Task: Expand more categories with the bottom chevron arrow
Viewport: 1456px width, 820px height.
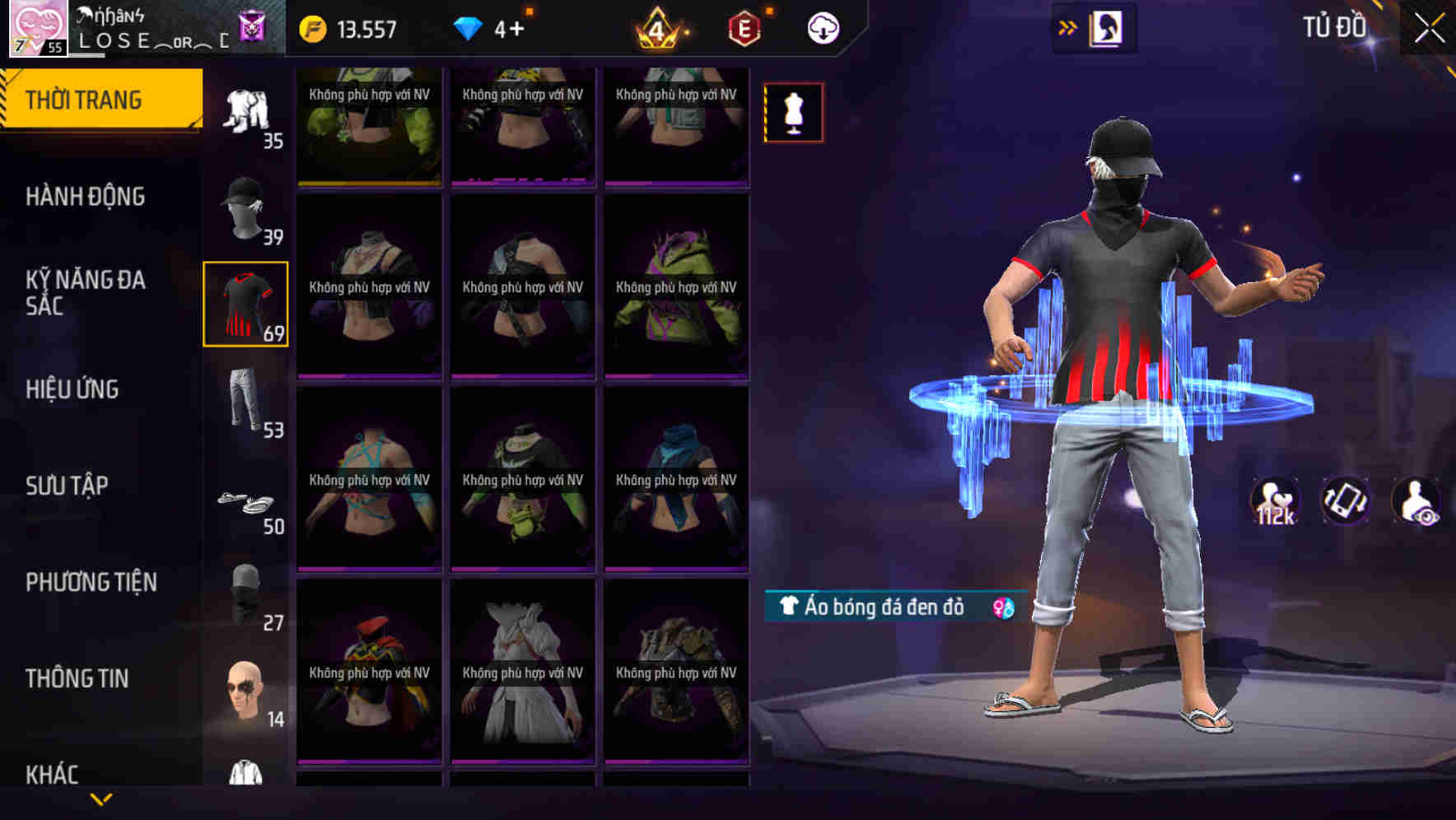Action: [x=101, y=797]
